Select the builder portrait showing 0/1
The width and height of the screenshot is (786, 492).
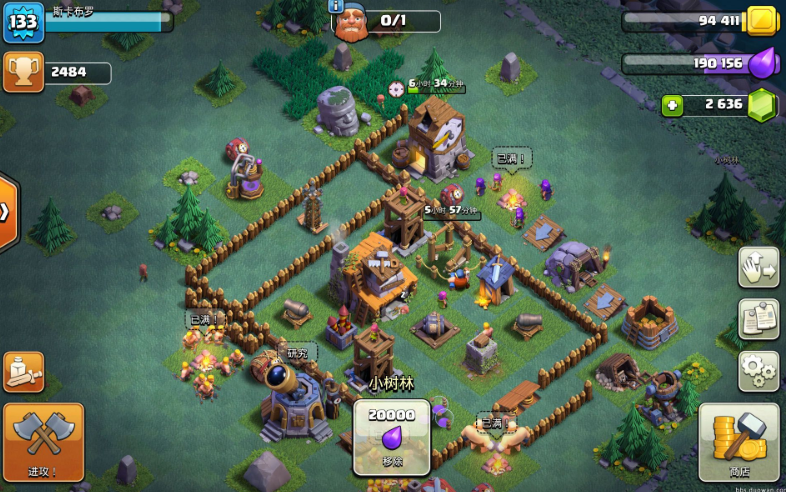point(350,23)
